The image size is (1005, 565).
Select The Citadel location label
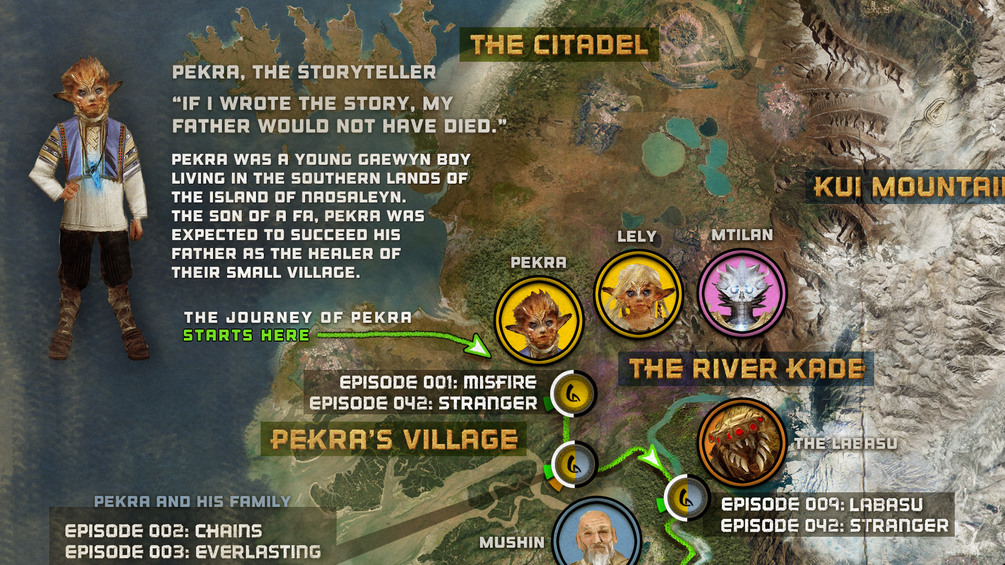coord(559,44)
